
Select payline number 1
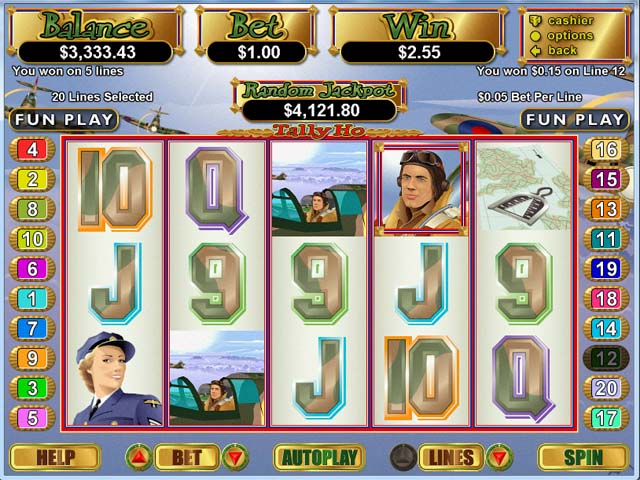32,298
